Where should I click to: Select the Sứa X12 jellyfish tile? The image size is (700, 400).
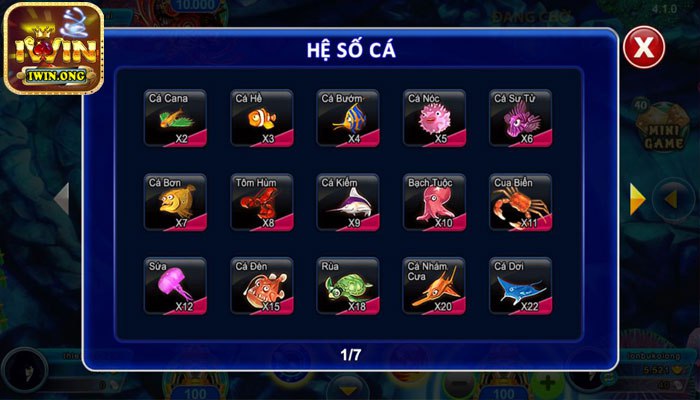tap(175, 287)
